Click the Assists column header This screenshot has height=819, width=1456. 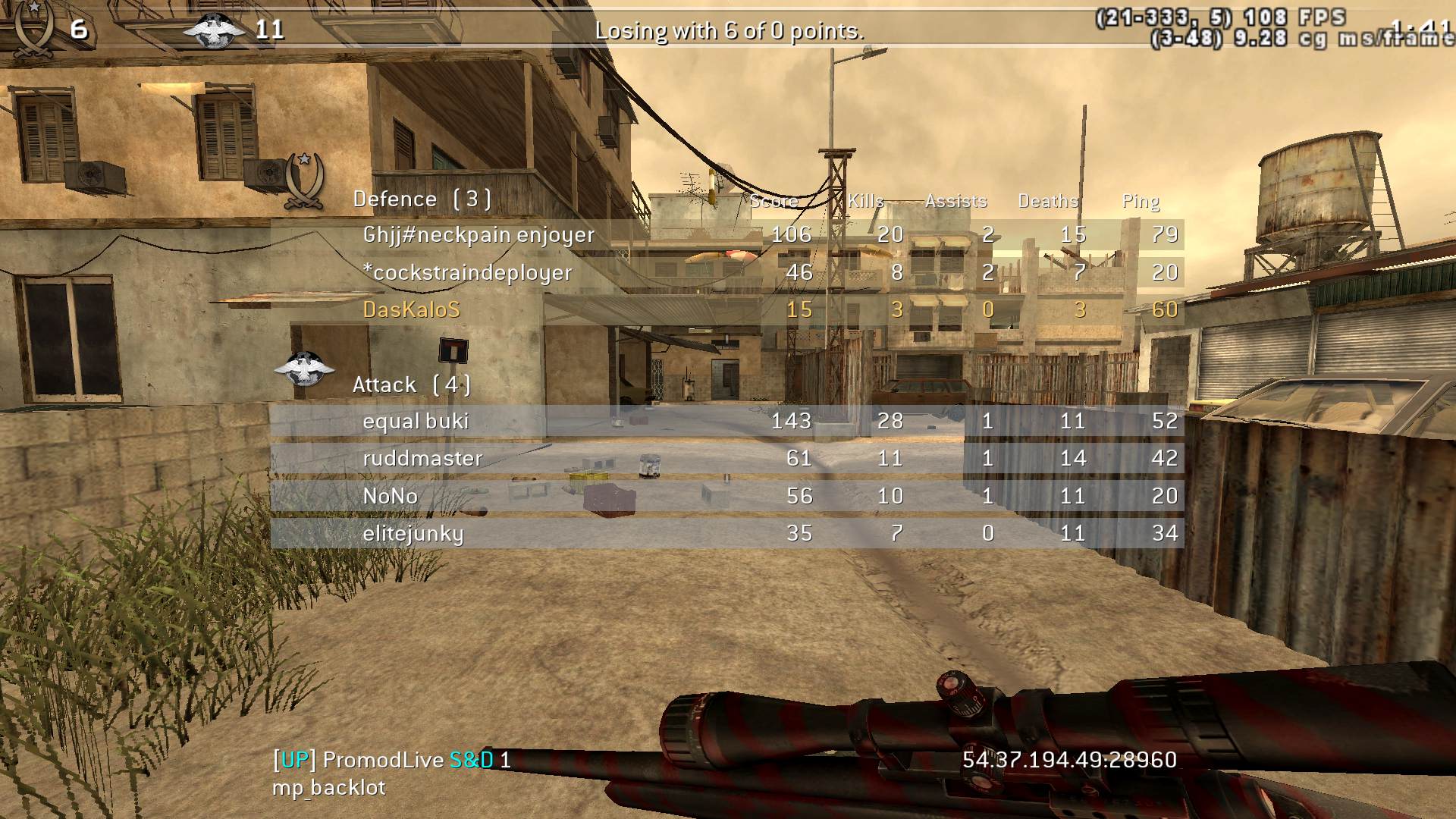tap(955, 201)
